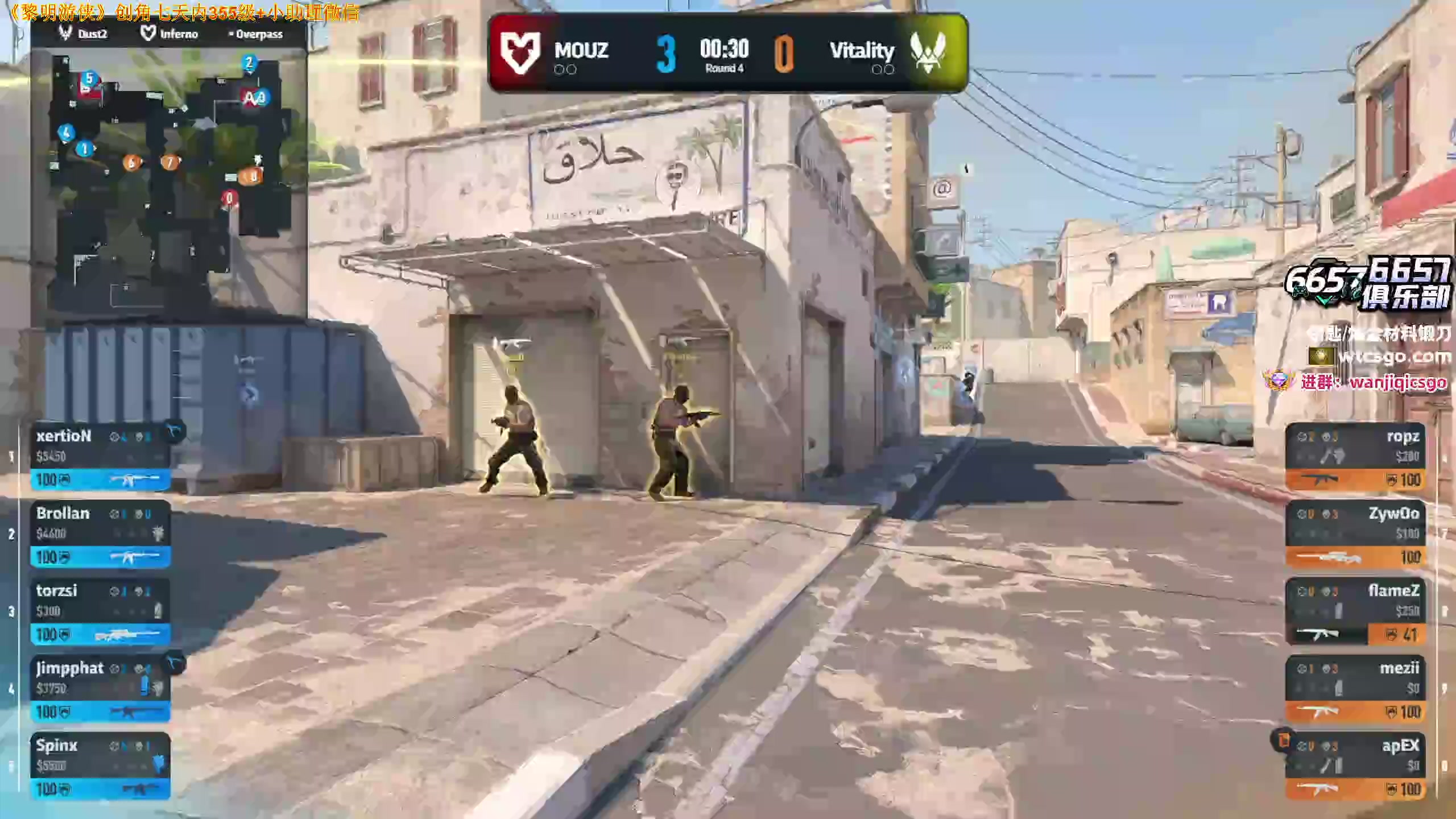Pick apEX's player card

pyautogui.click(x=1355, y=766)
